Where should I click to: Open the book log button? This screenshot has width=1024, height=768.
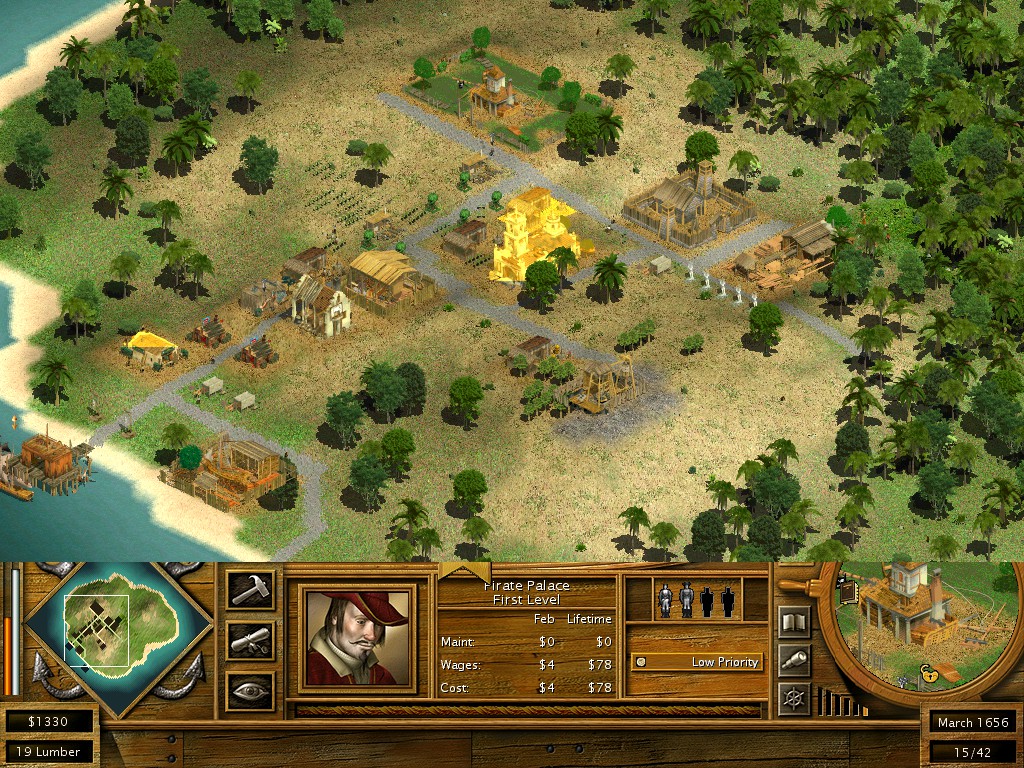coord(794,623)
